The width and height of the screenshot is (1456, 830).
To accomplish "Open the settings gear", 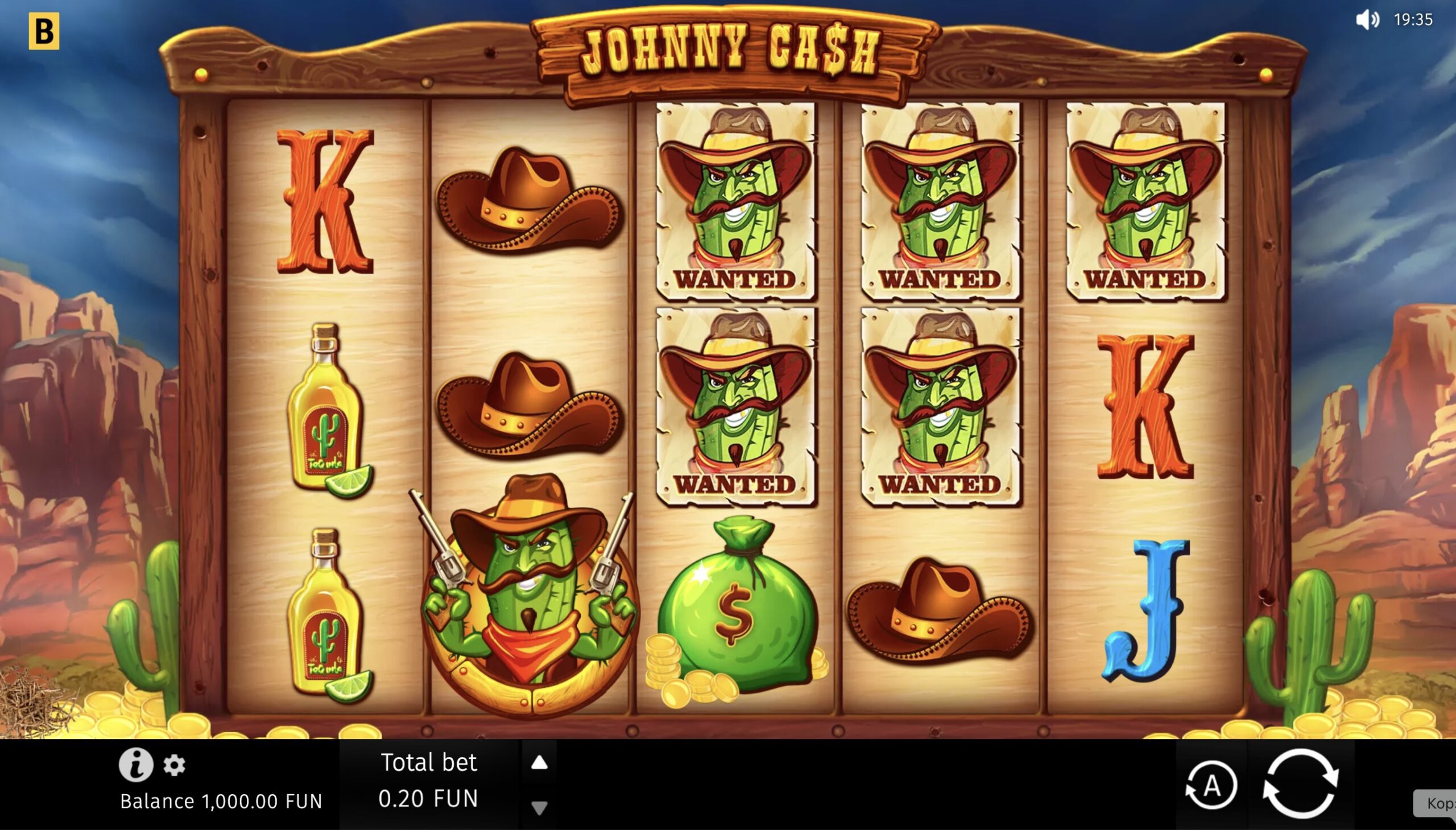I will (175, 765).
